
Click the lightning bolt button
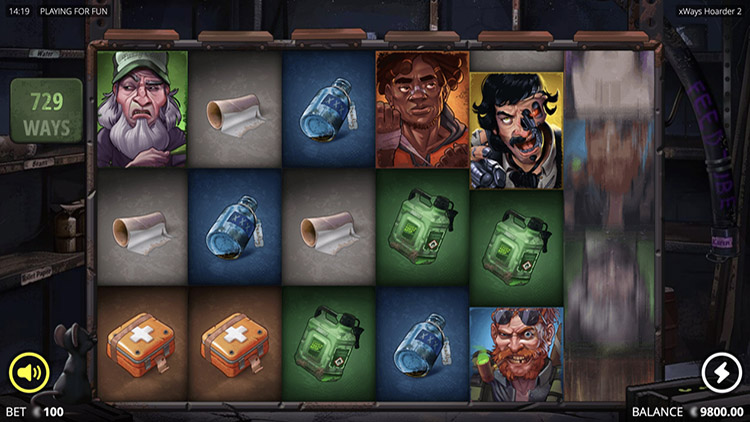click(x=721, y=373)
